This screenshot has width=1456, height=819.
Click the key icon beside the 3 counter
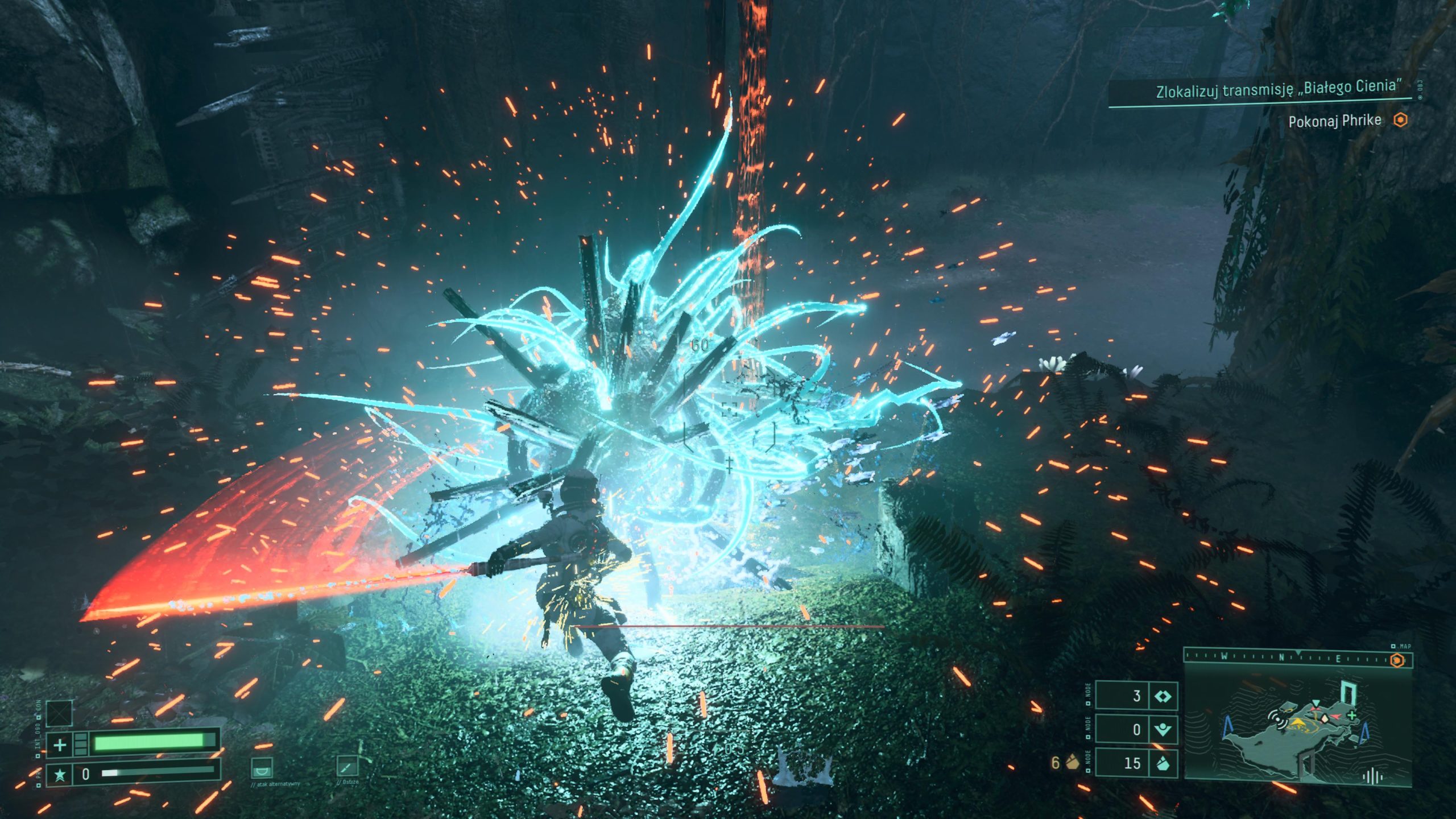(1164, 697)
